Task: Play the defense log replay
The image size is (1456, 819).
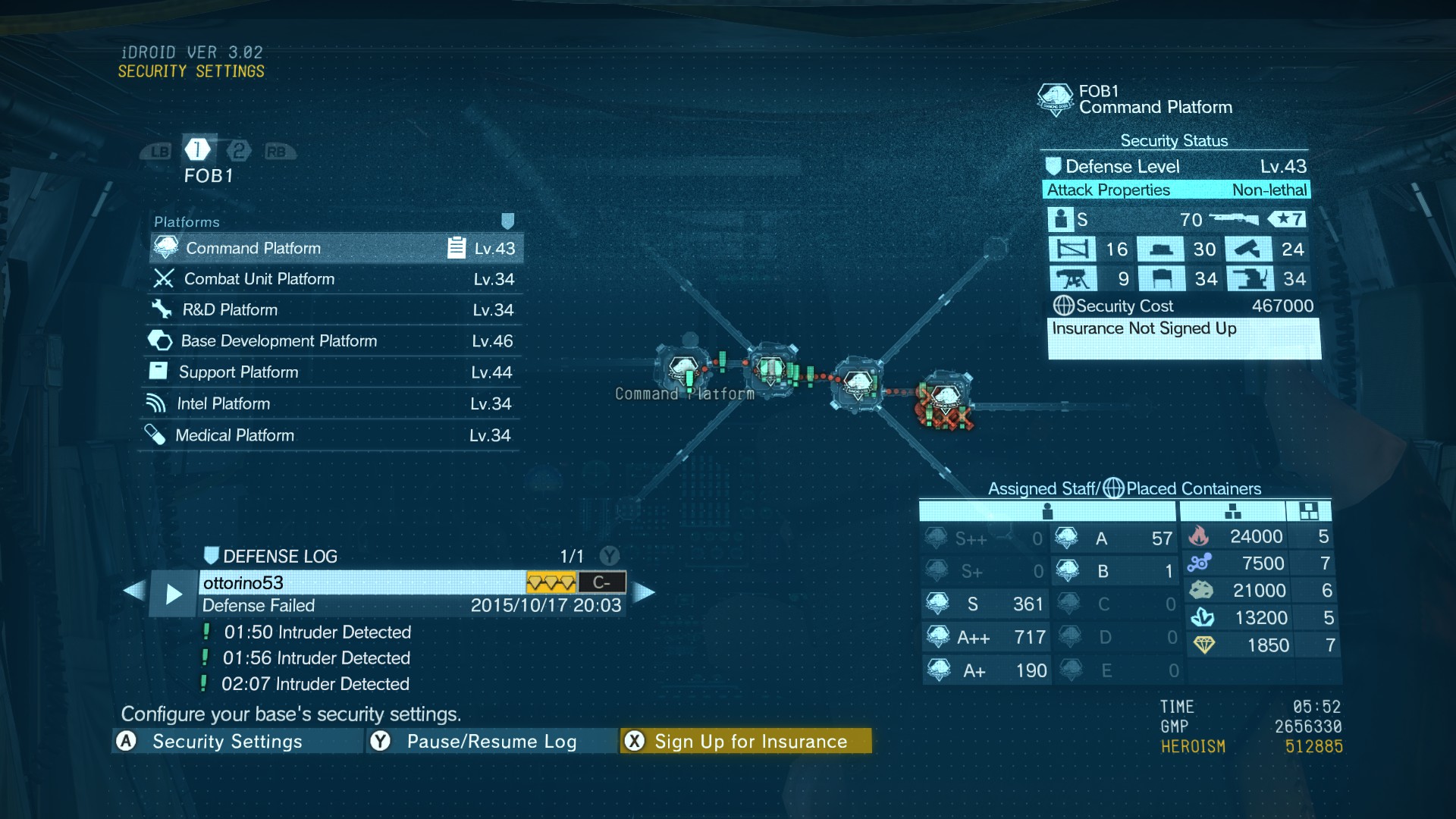Action: point(174,594)
